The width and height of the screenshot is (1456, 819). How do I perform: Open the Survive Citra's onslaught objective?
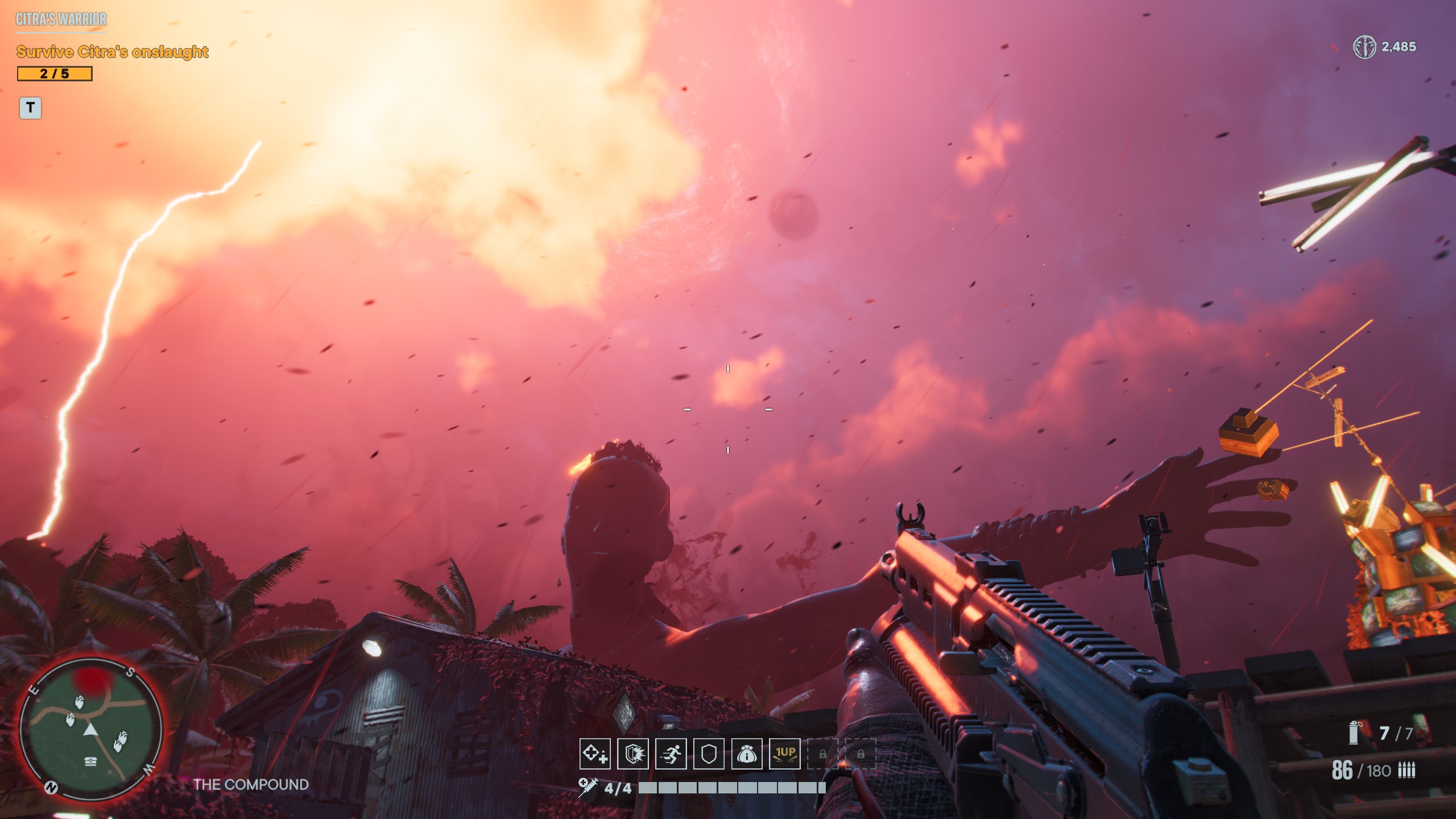tap(113, 52)
